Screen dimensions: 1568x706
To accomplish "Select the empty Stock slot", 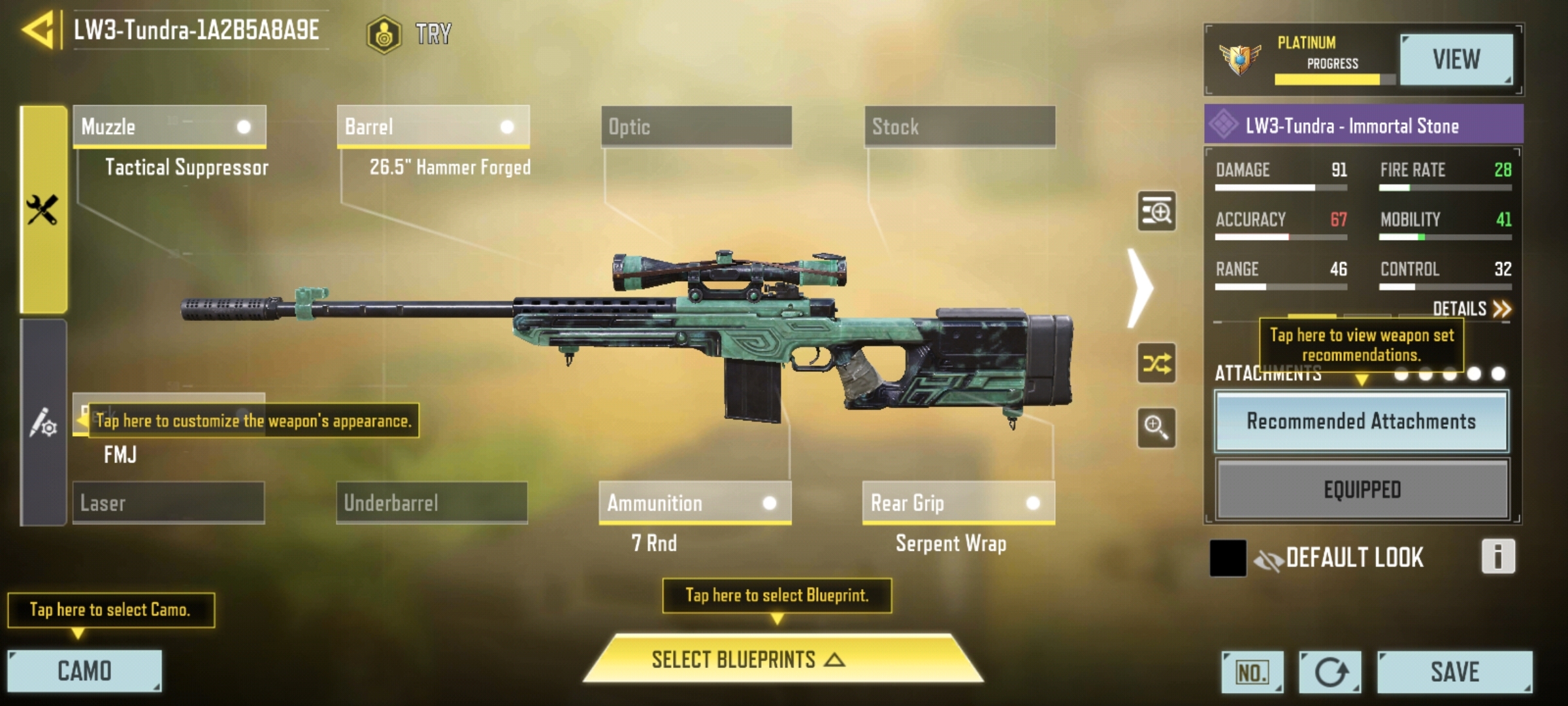I will [960, 127].
